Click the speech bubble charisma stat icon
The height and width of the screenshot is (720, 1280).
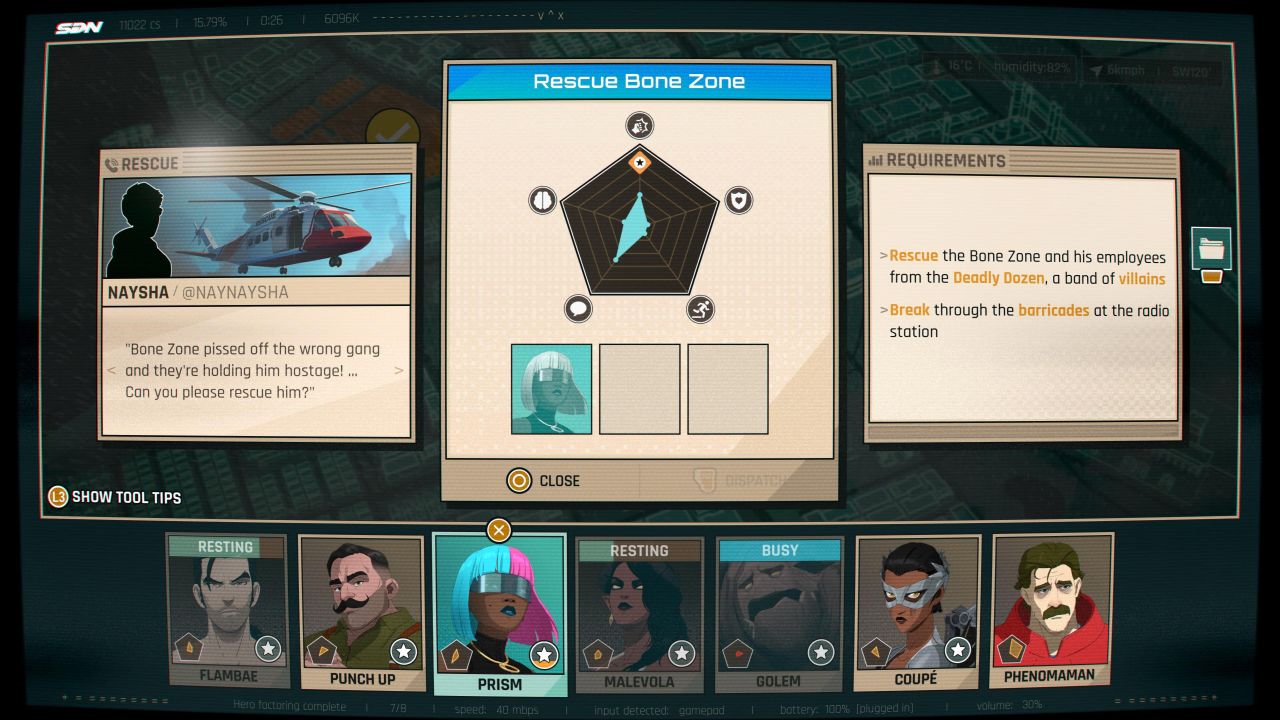578,308
